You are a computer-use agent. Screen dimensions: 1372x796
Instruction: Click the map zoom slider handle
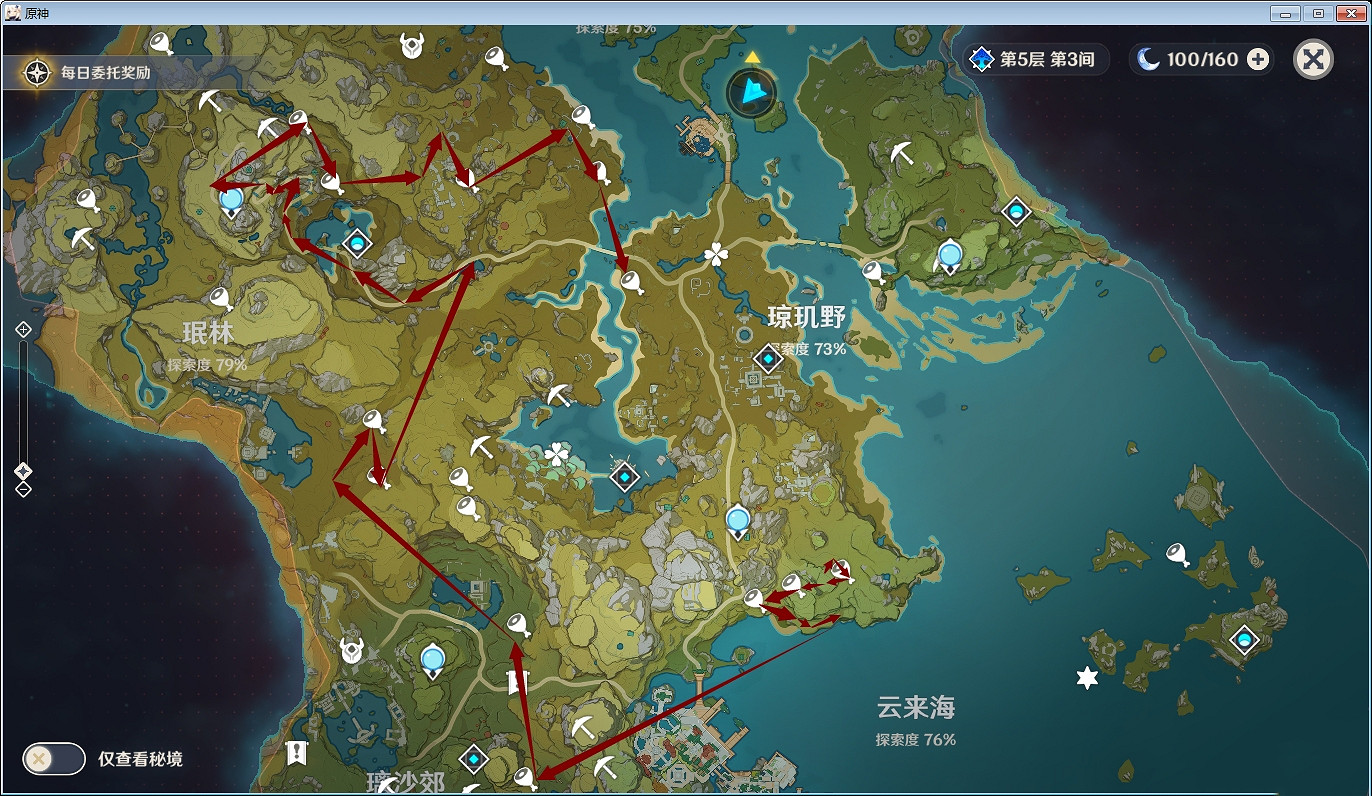pos(22,470)
